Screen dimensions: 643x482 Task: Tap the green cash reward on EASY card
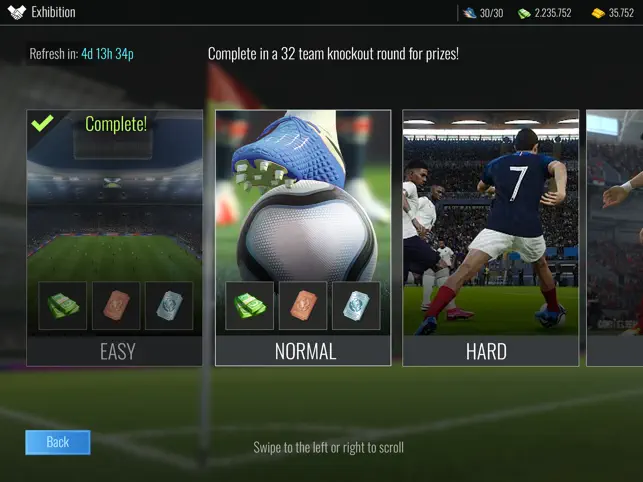tap(63, 305)
